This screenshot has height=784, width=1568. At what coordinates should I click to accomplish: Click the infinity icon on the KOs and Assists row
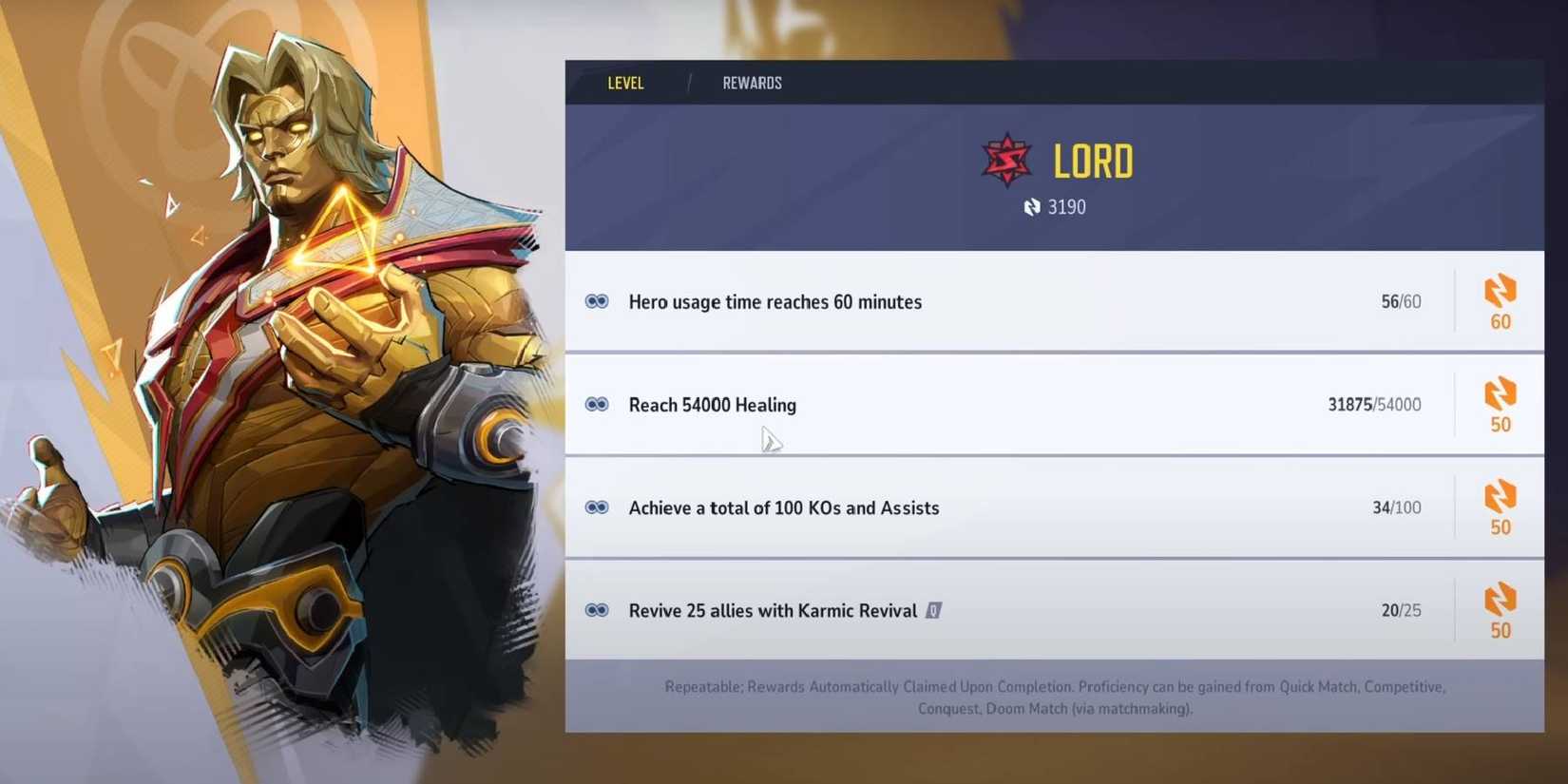point(597,507)
